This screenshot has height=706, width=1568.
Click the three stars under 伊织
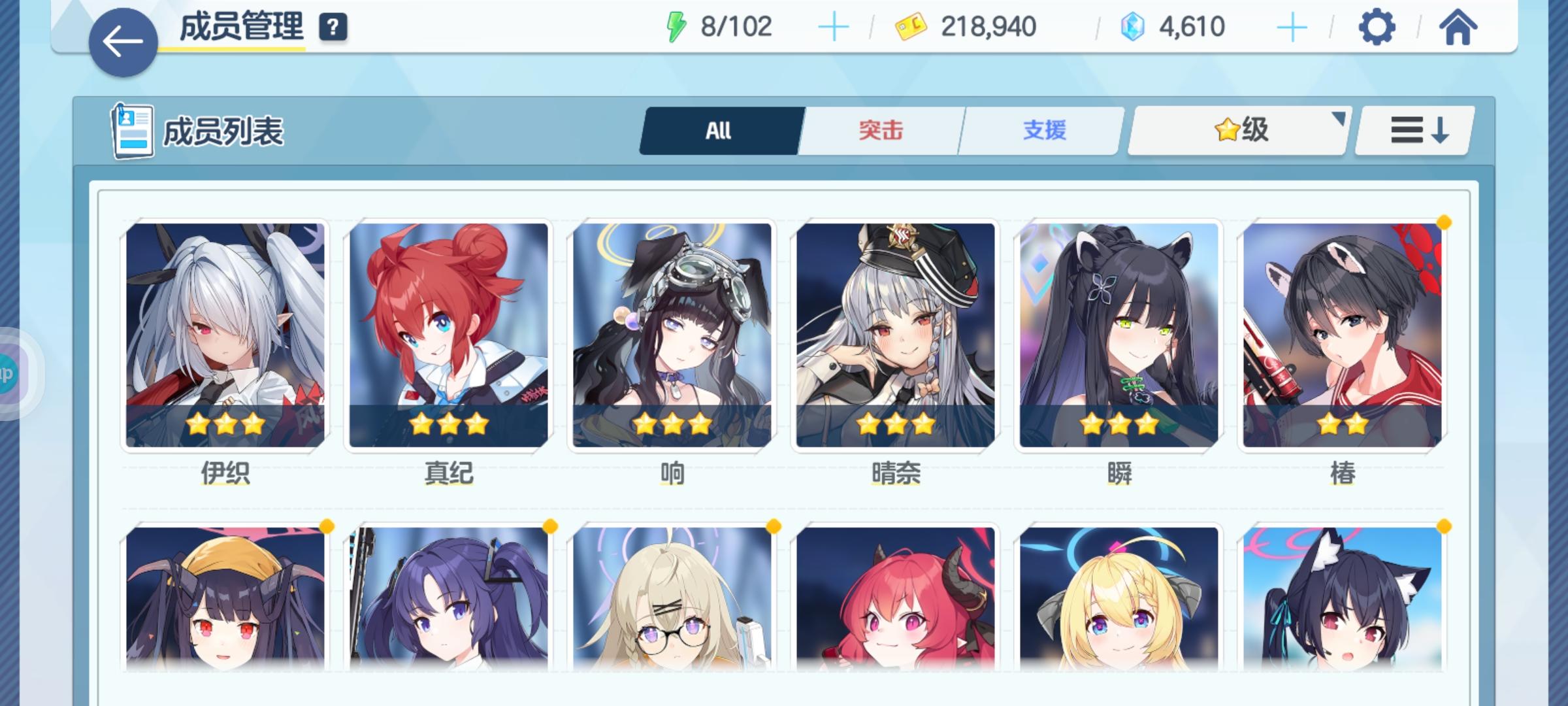[225, 423]
